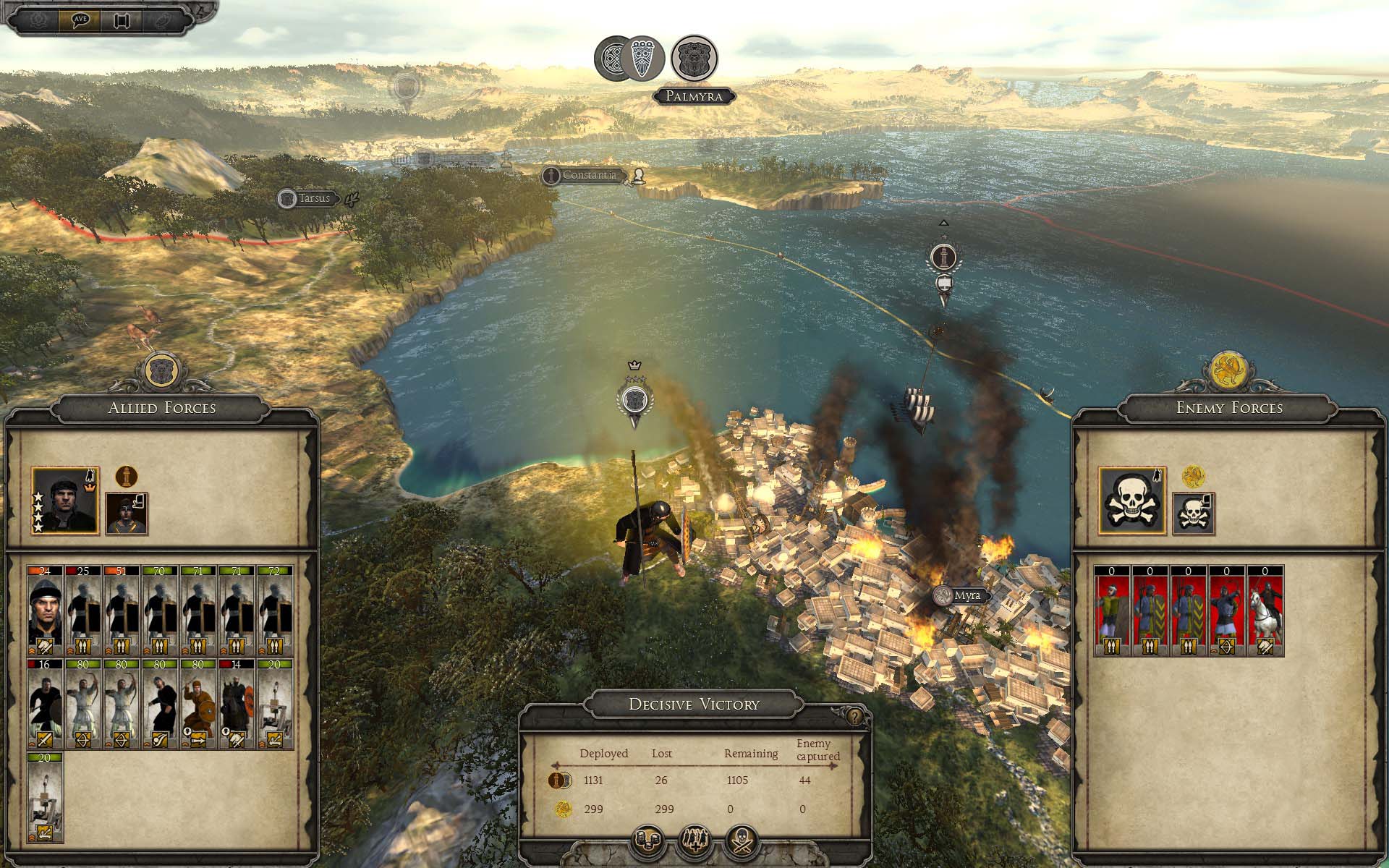Select the second allied commander portrait

pyautogui.click(x=127, y=514)
